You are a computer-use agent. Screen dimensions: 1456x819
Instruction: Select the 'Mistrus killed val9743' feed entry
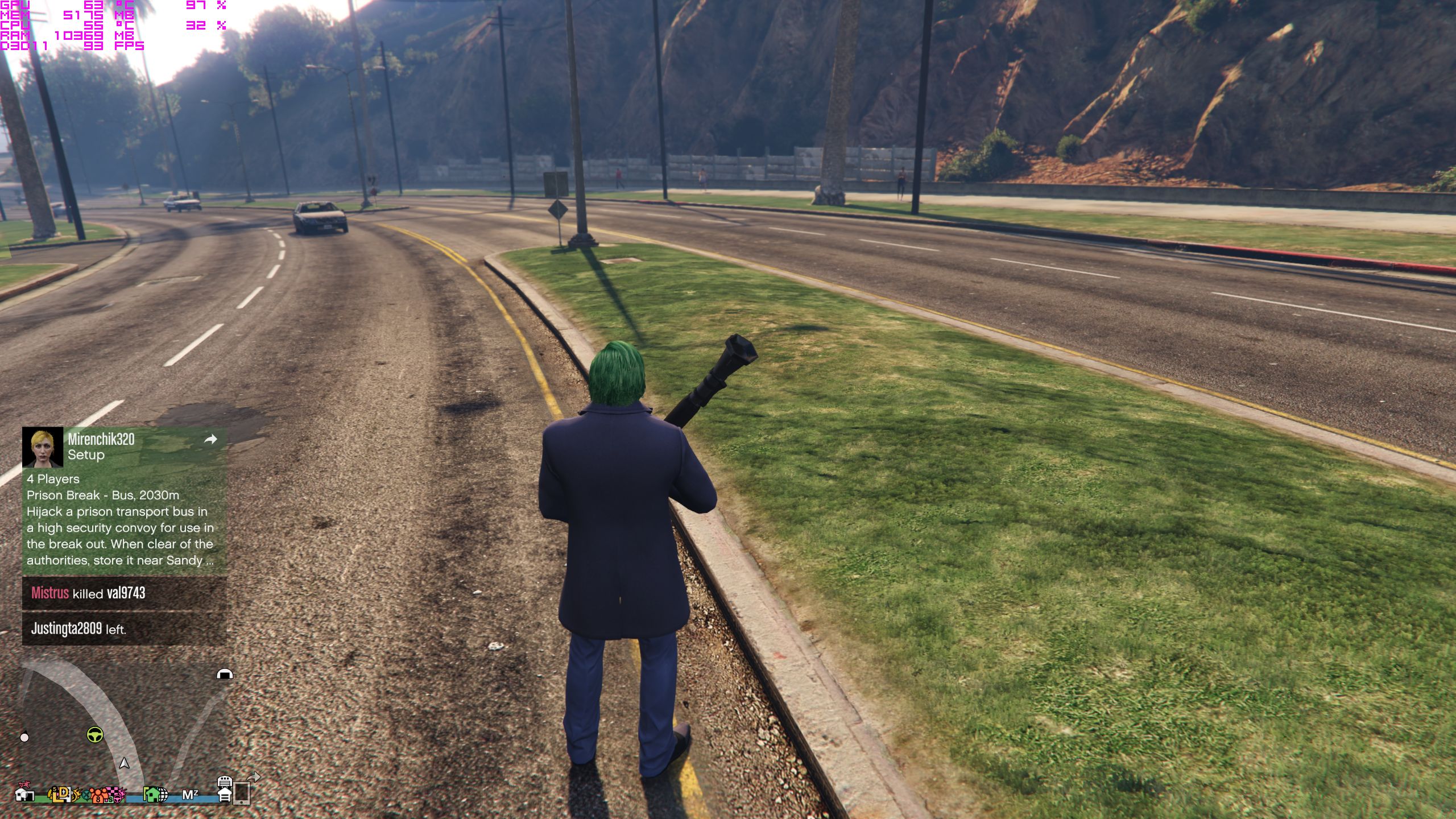(x=124, y=593)
